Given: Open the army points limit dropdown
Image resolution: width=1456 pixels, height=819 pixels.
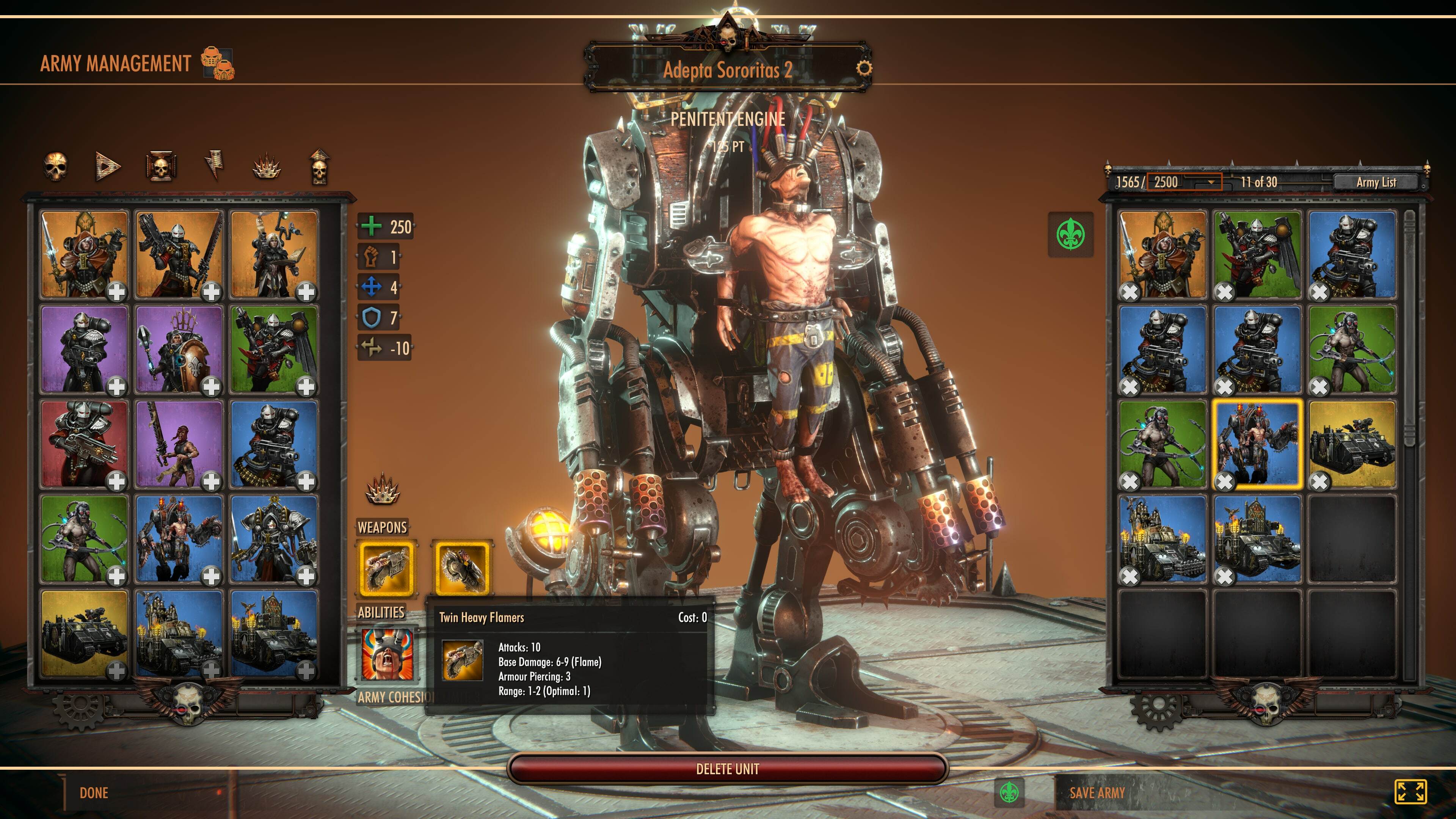Looking at the screenshot, I should (1211, 182).
